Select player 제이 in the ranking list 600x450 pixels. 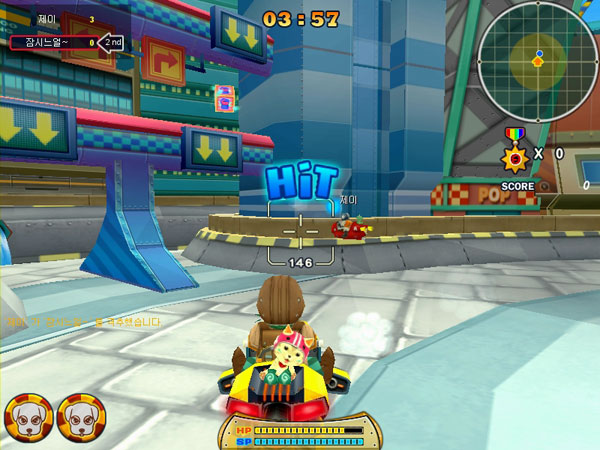point(47,19)
